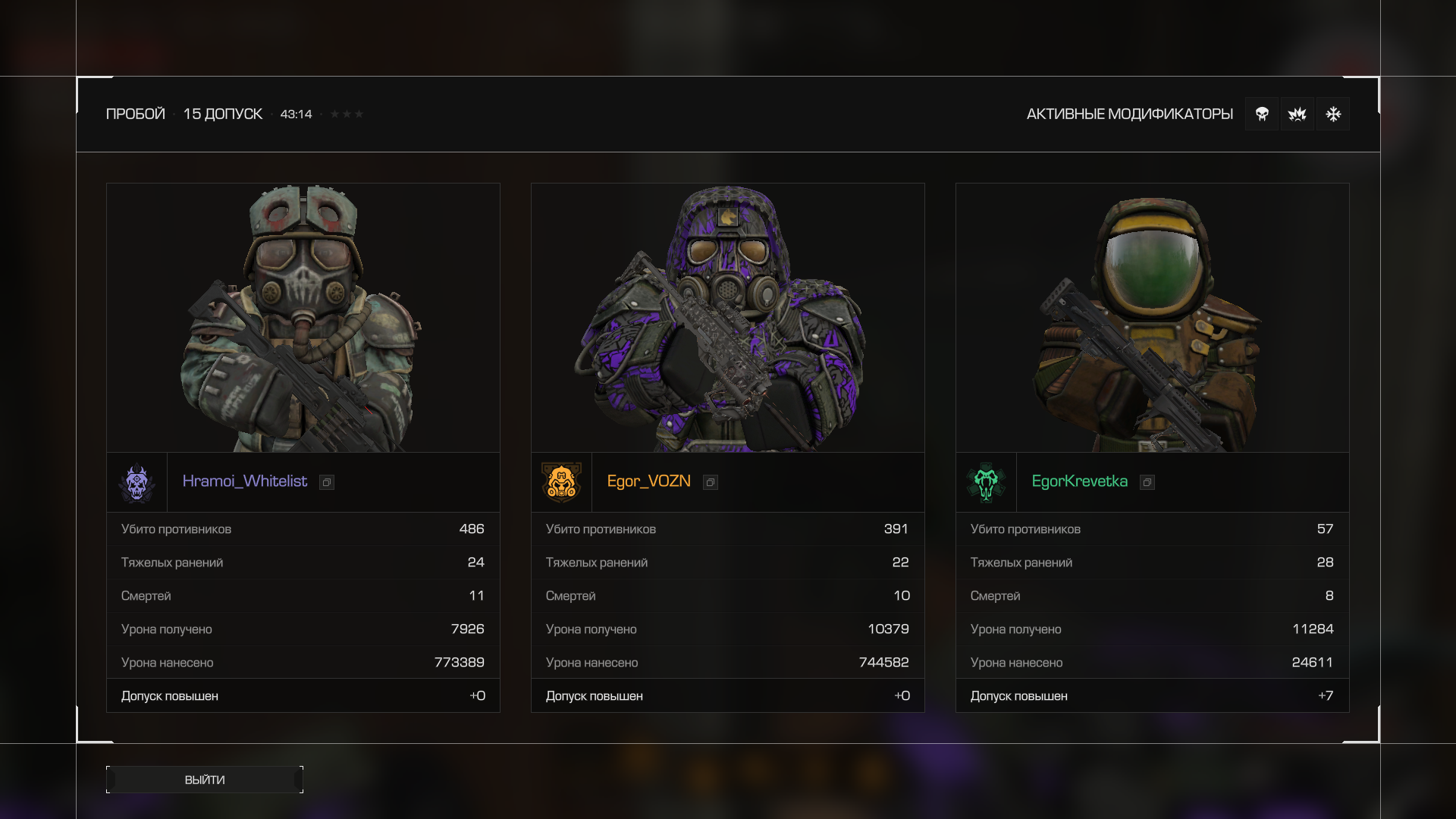The image size is (1456, 819).
Task: Select the explosion modifier icon
Action: pyautogui.click(x=1298, y=114)
